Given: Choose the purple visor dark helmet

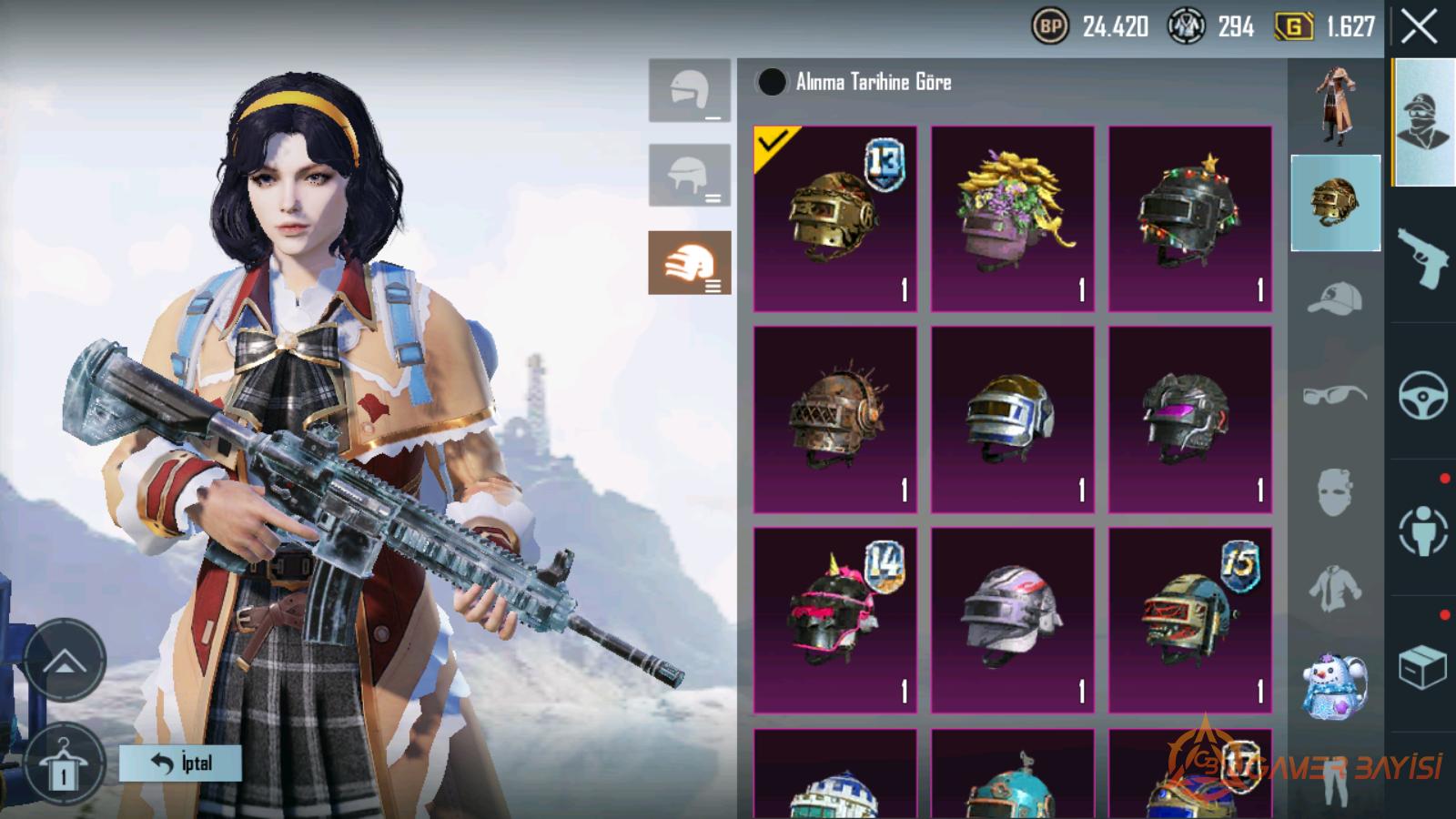Looking at the screenshot, I should tap(1189, 420).
